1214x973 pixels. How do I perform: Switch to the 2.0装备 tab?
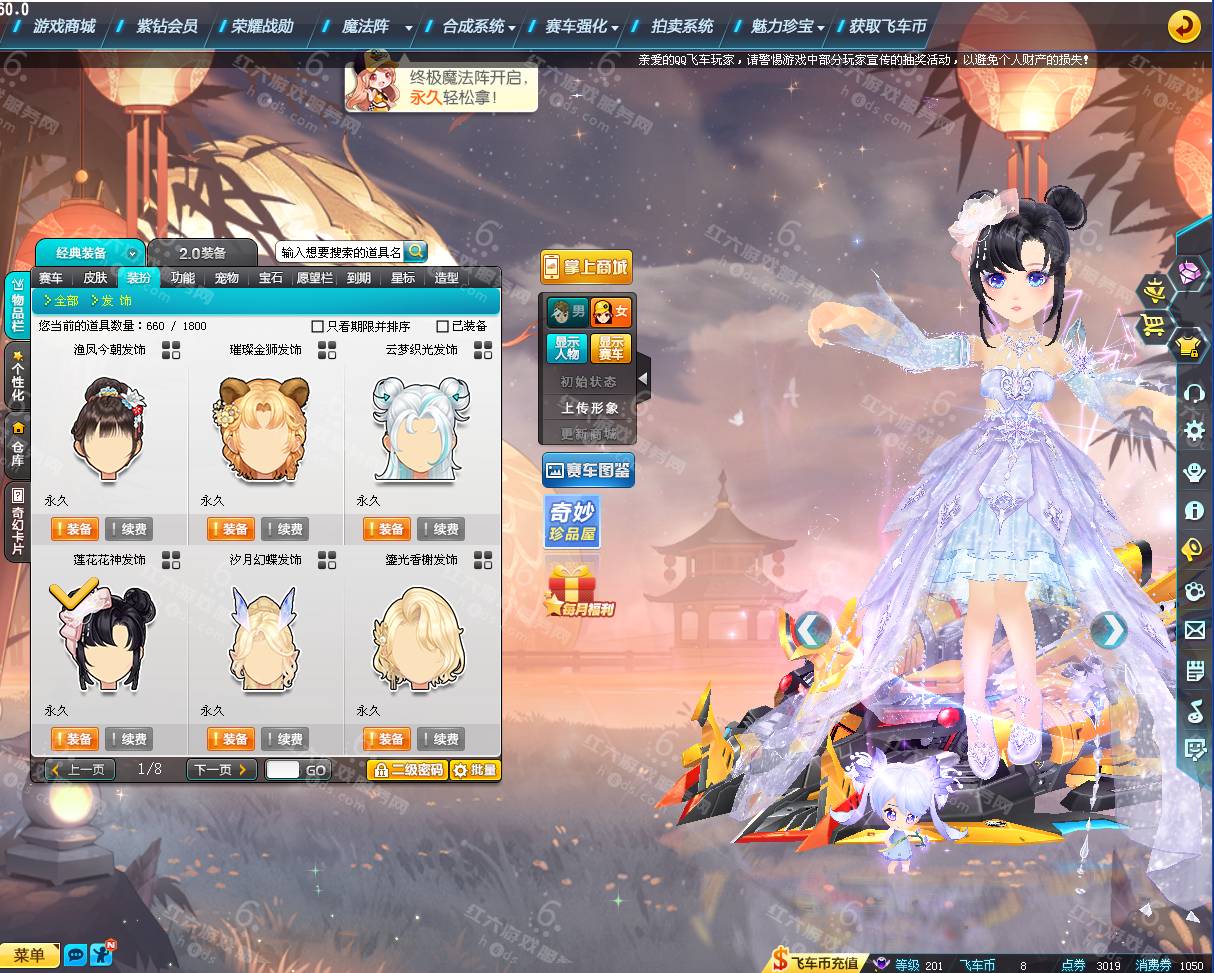(202, 253)
